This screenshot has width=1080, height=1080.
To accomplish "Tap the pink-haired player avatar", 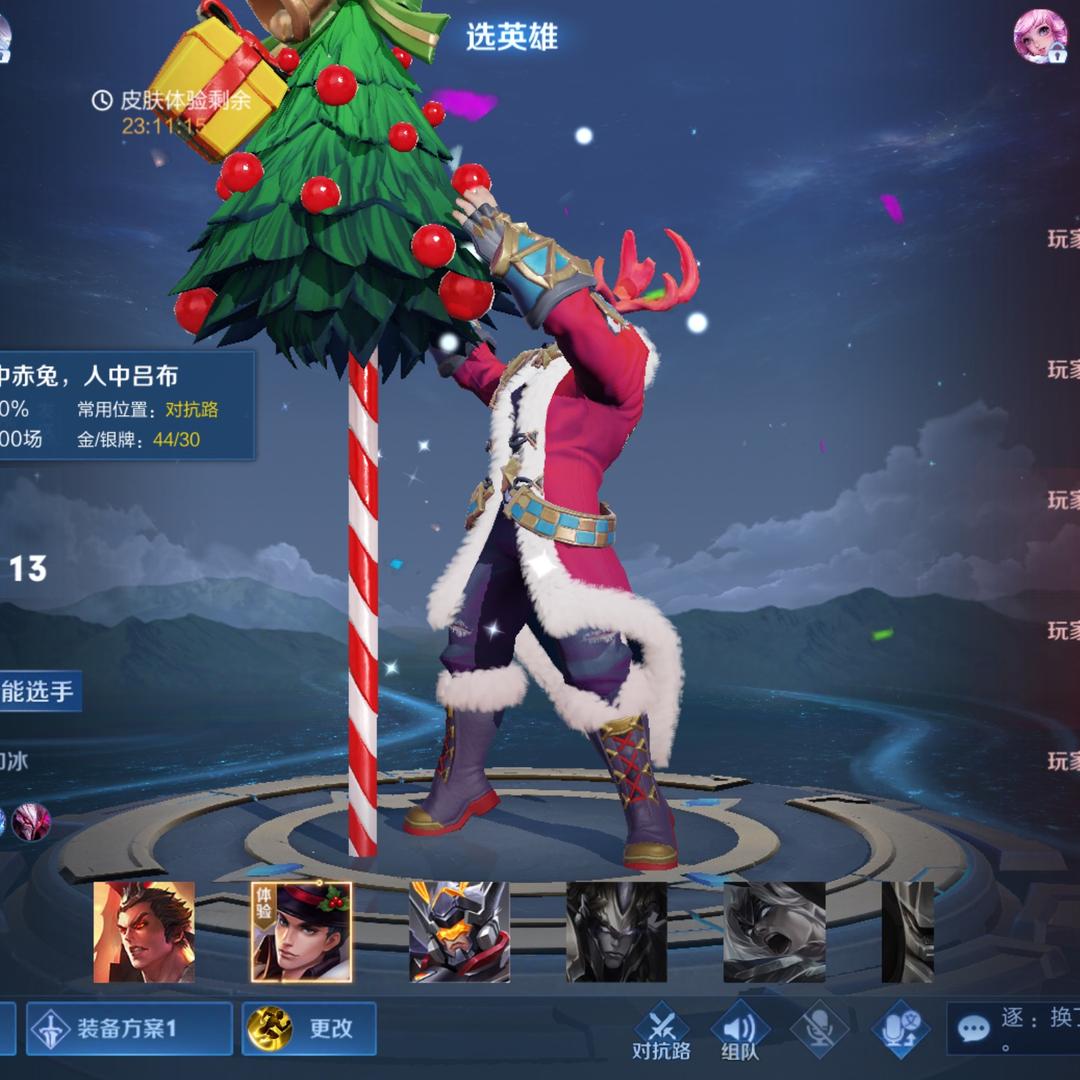I will coord(1040,37).
